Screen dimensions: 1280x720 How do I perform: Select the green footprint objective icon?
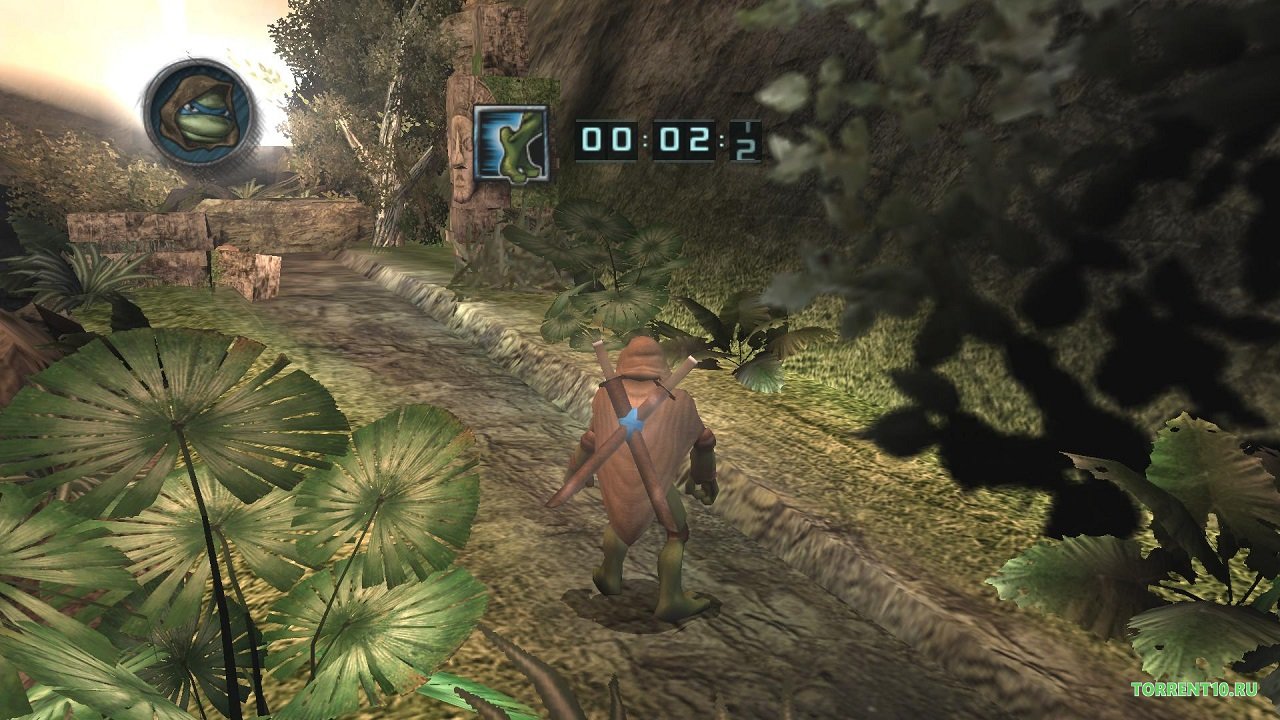coord(511,143)
